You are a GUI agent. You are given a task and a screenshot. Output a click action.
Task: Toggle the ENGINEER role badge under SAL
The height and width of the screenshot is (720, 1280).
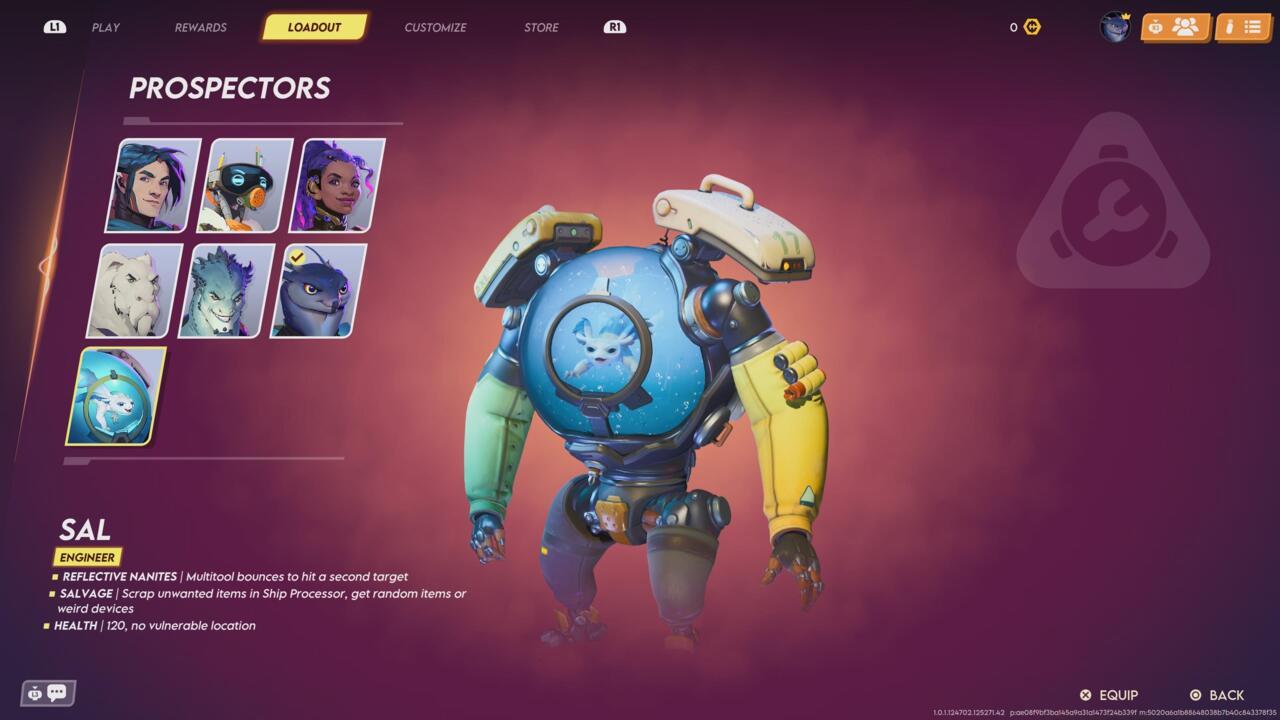coord(88,557)
